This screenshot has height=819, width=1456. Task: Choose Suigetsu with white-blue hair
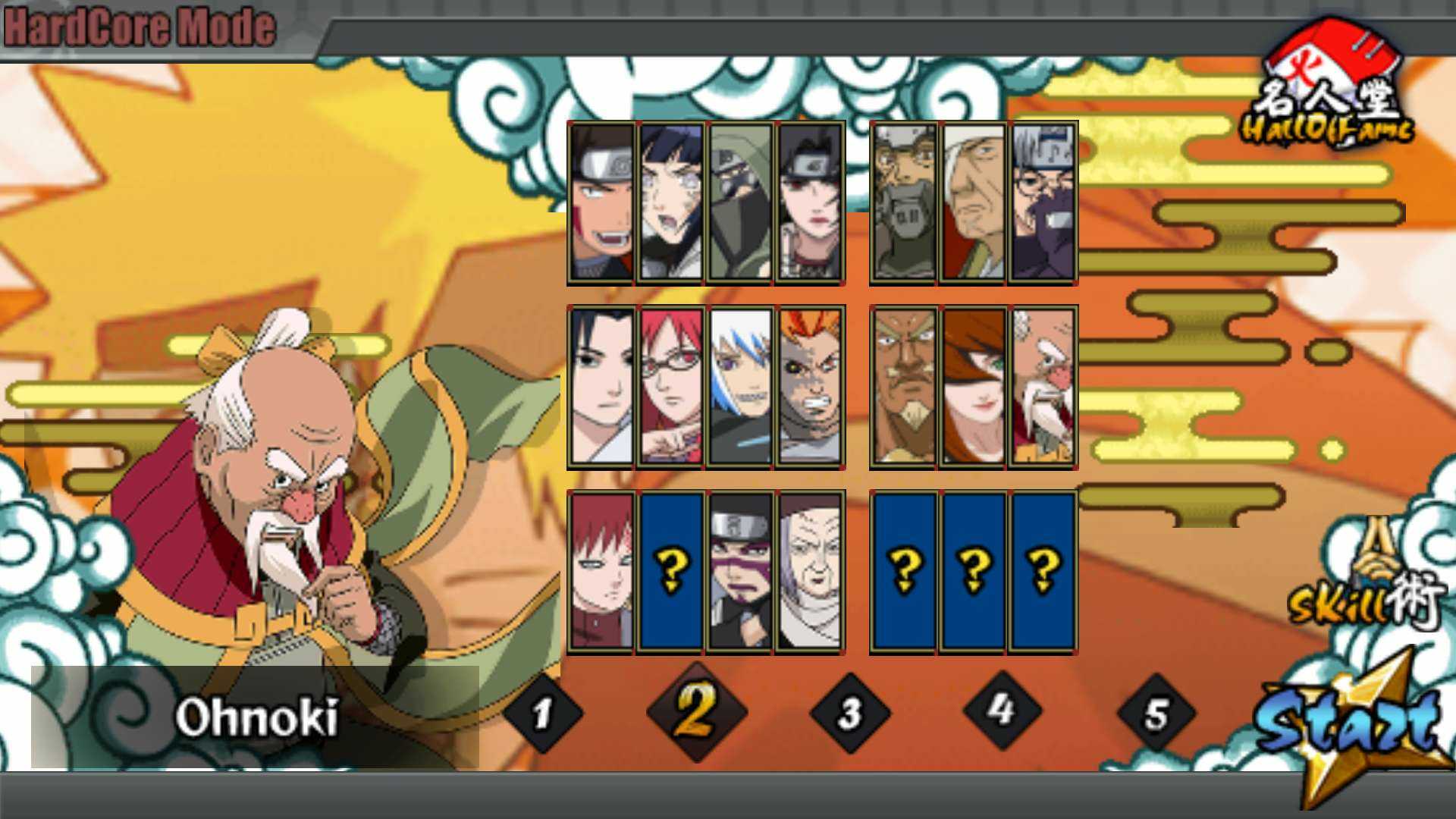tap(740, 387)
